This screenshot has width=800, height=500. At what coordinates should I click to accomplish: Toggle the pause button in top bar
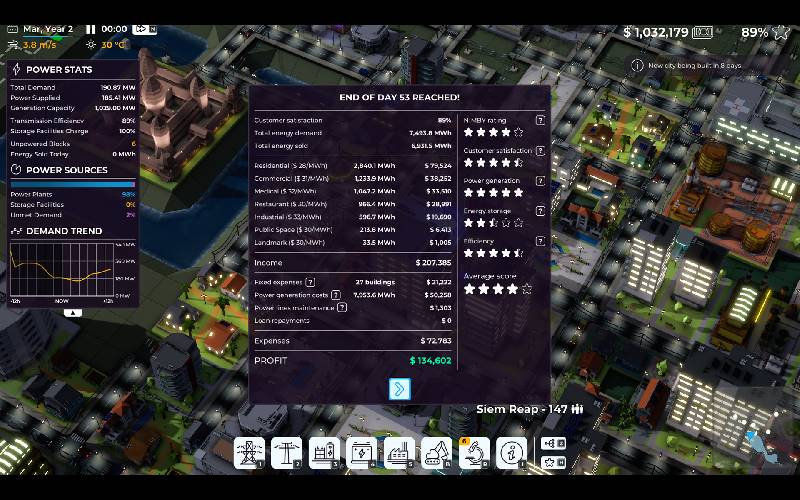[x=90, y=30]
